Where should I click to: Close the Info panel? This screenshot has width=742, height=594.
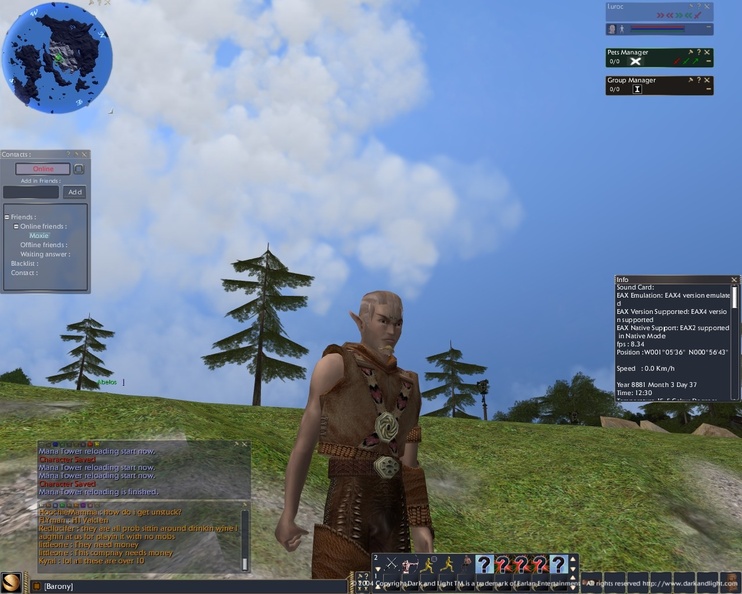[734, 280]
